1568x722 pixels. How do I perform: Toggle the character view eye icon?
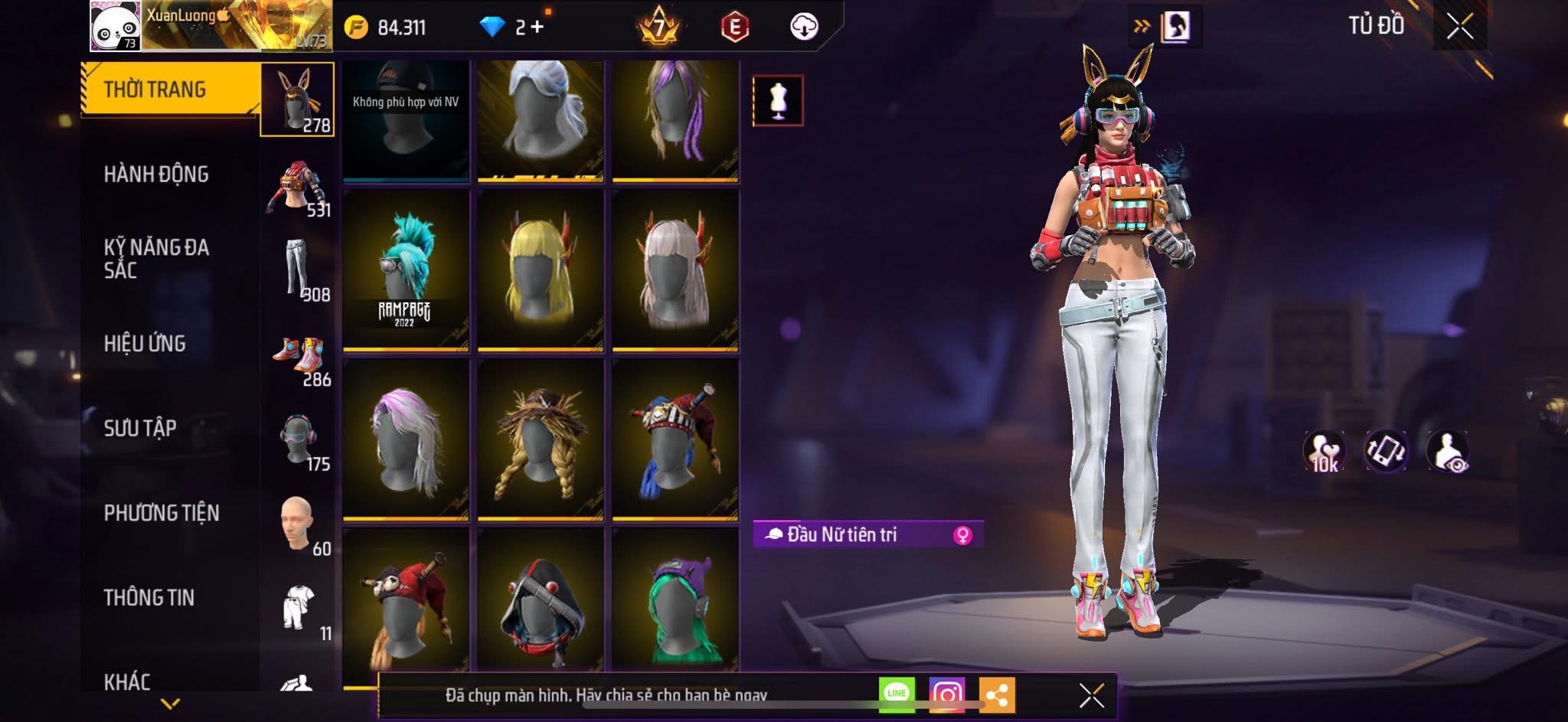point(1447,452)
